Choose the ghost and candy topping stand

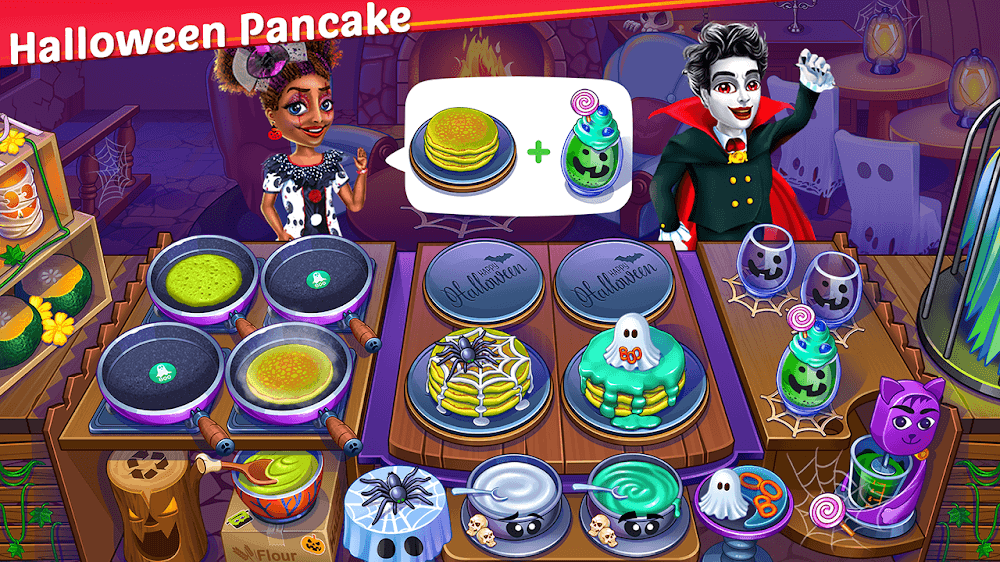tap(740, 502)
